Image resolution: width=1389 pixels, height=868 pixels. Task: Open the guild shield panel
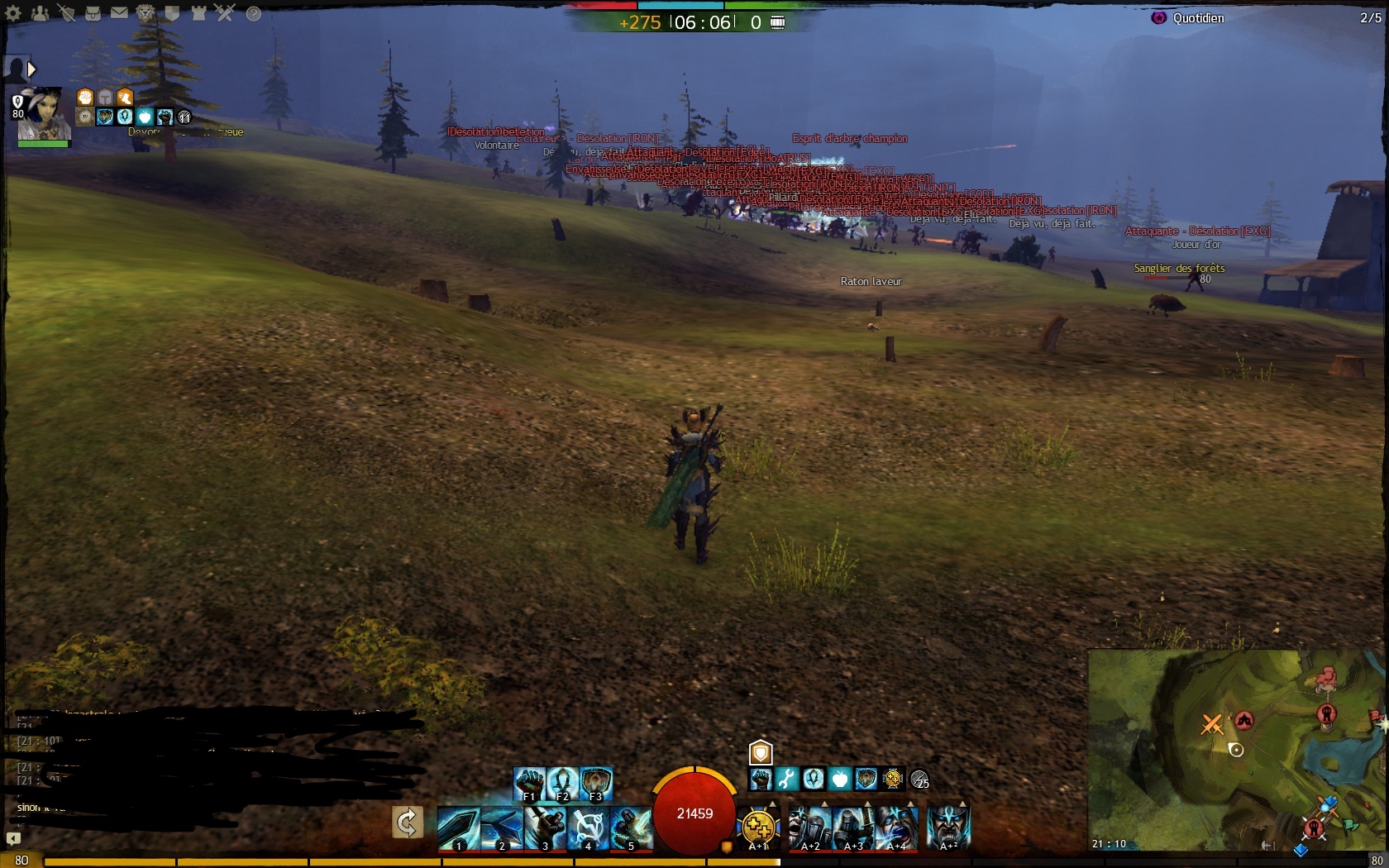pos(172,13)
